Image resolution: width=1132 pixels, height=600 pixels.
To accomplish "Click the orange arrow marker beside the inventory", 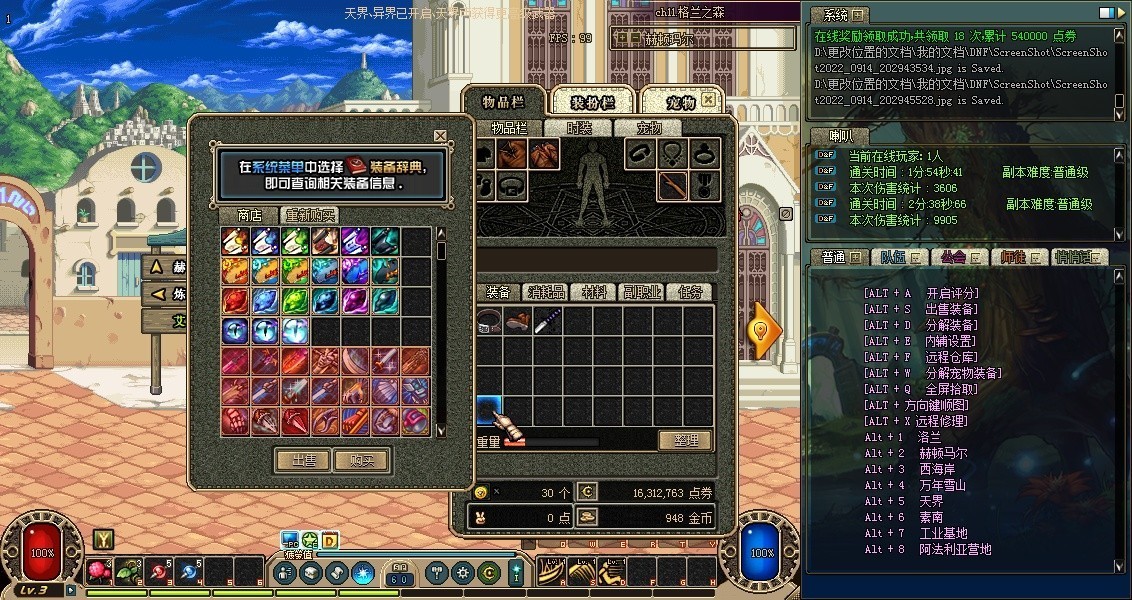I will pos(765,330).
